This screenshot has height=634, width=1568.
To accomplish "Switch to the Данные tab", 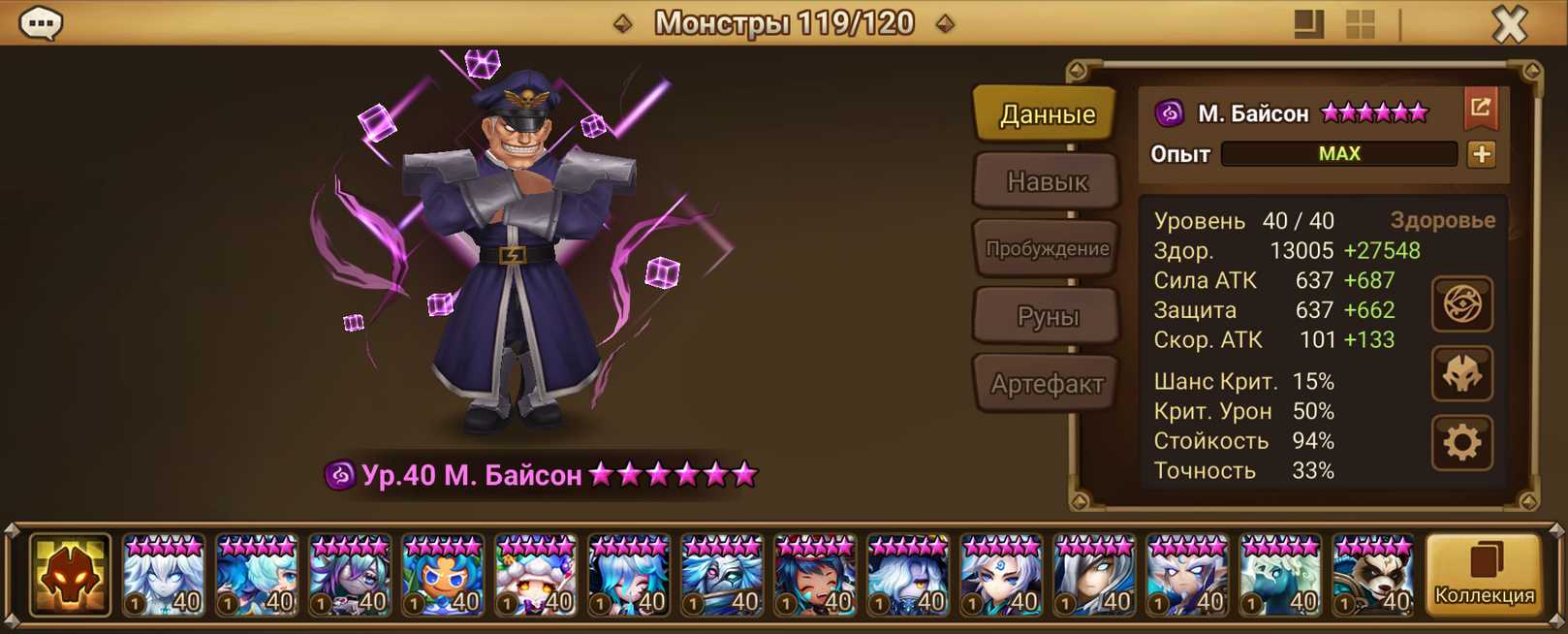I will pos(1047,114).
